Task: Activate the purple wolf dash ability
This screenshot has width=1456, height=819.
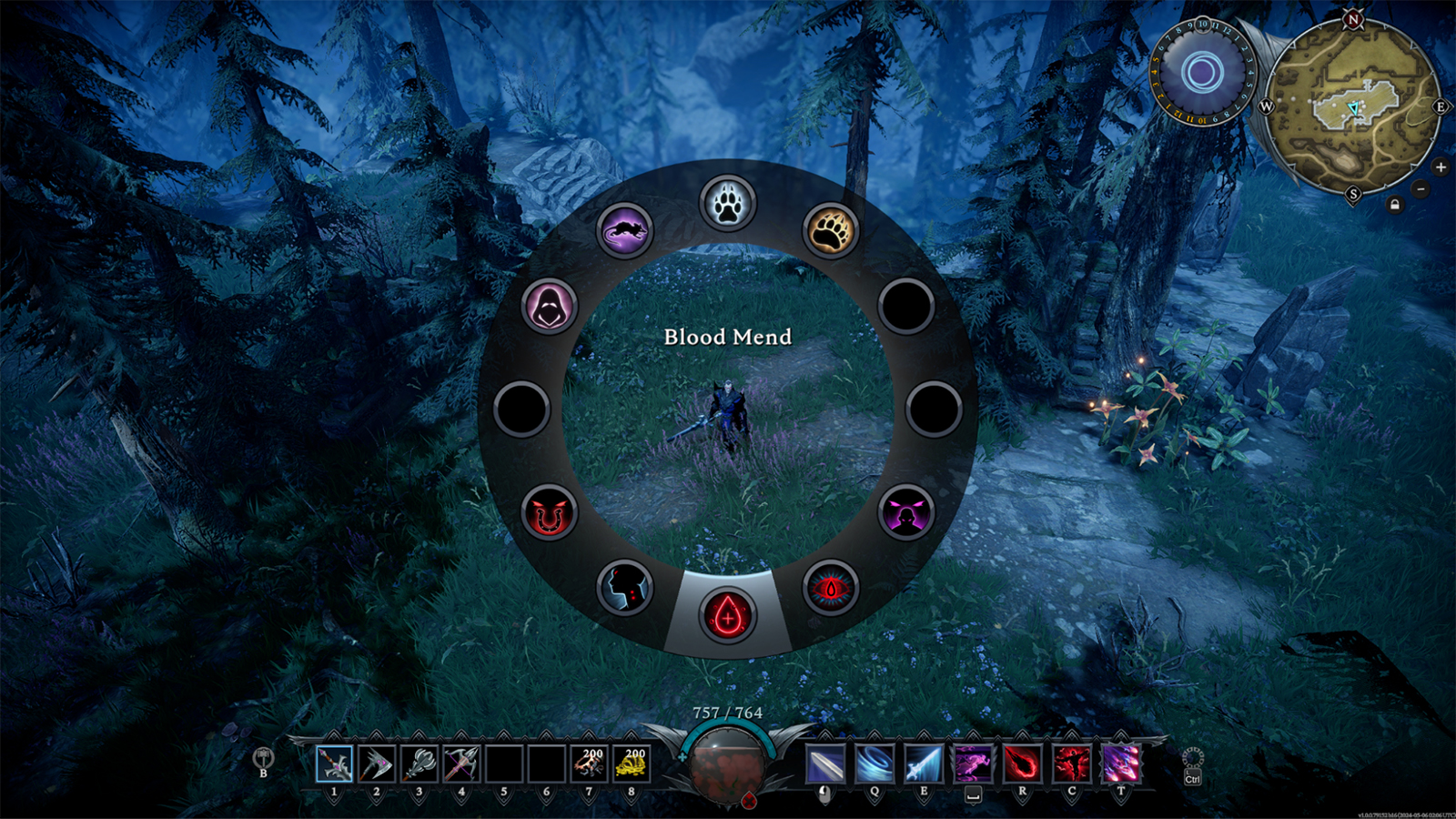Action: click(x=973, y=763)
